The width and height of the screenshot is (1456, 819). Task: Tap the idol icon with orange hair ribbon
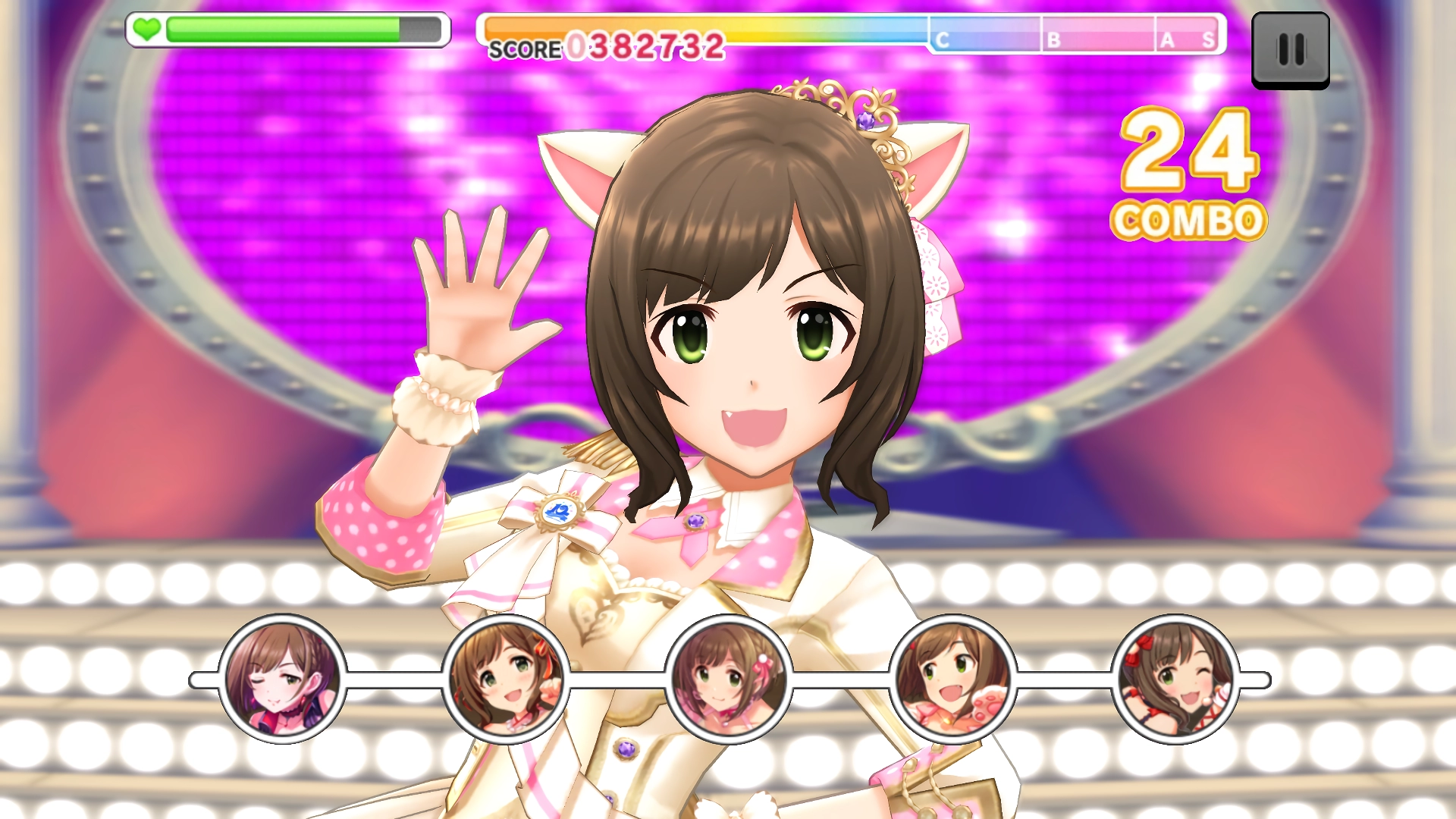[506, 679]
